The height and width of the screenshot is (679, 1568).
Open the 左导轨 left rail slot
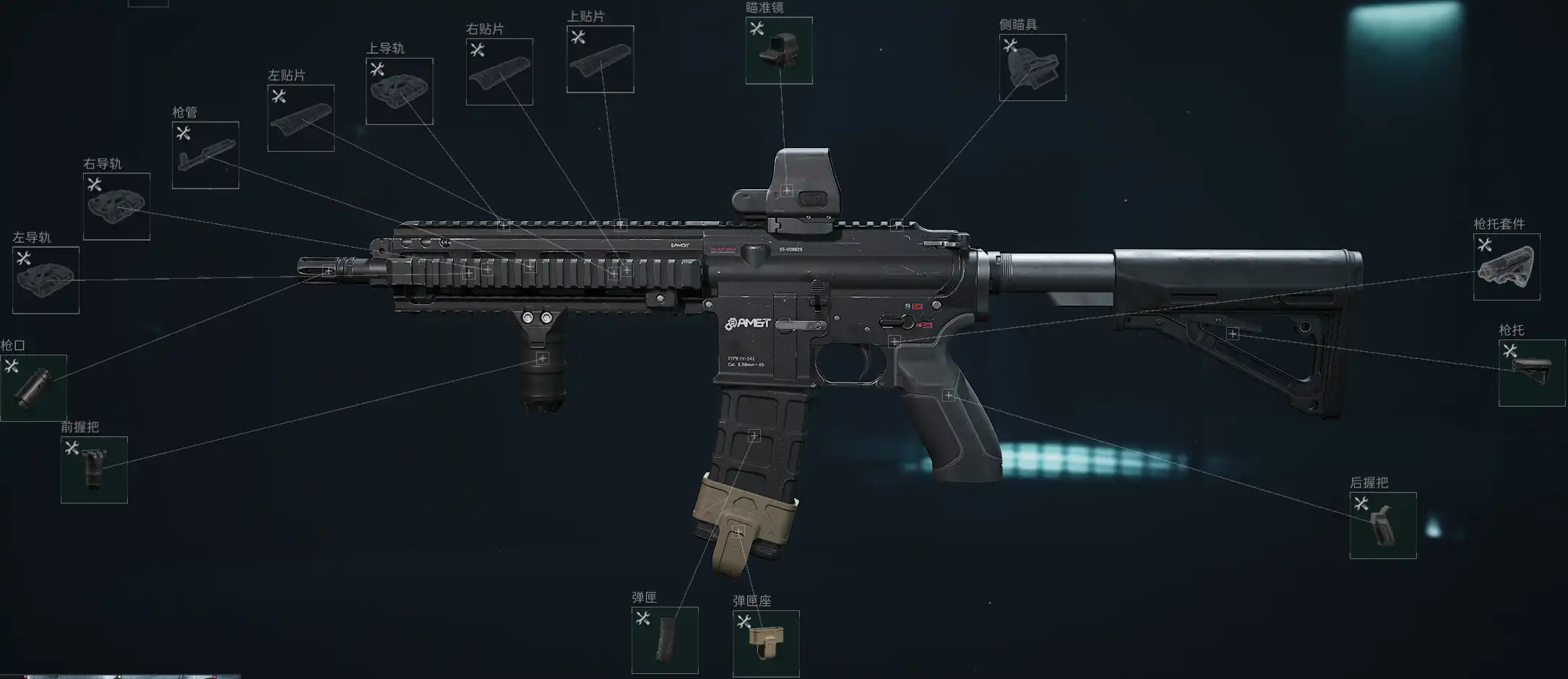(46, 280)
